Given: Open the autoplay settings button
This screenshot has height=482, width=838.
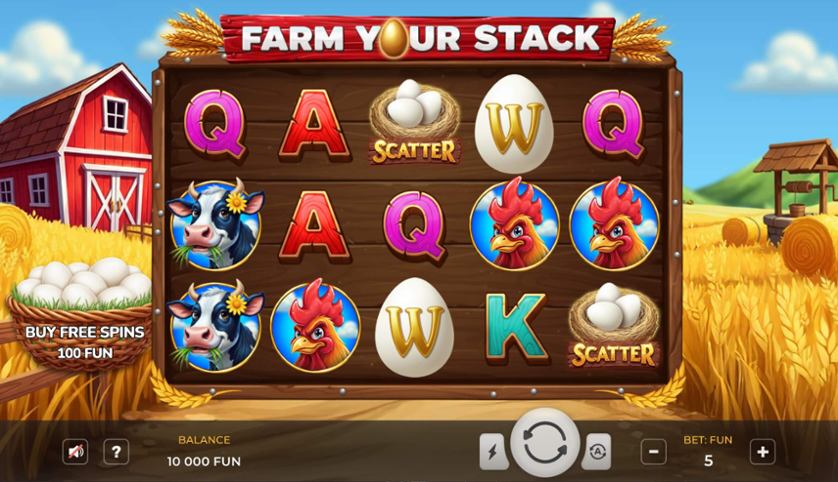Looking at the screenshot, I should pos(596,451).
